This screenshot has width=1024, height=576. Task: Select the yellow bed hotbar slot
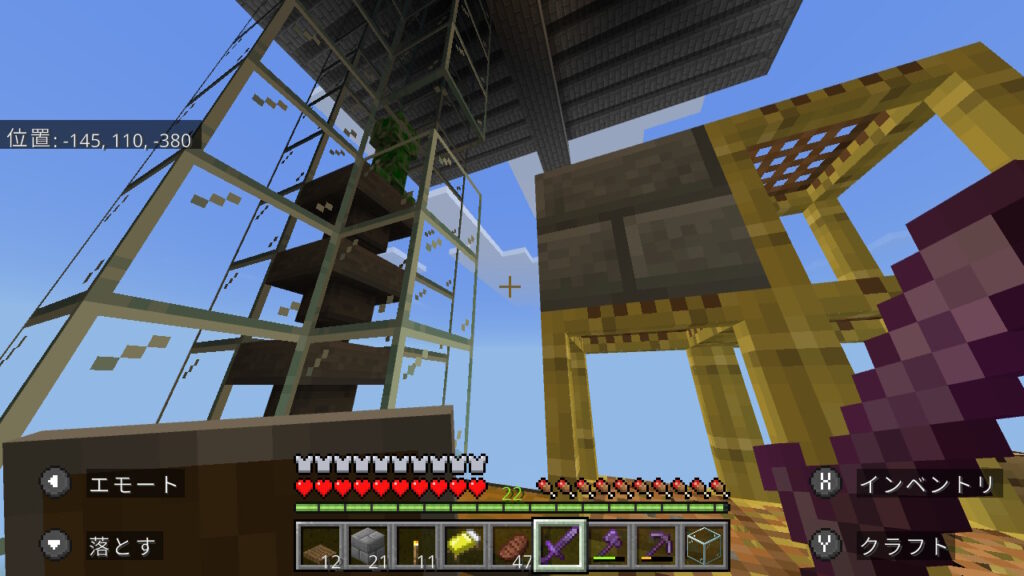(462, 545)
